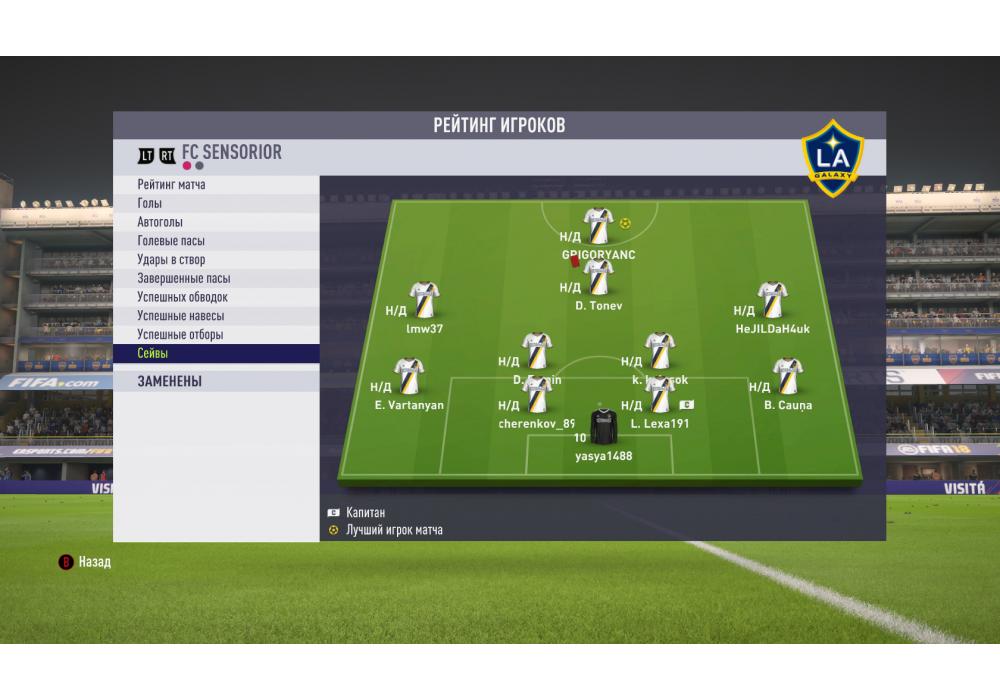Viewport: 1000px width, 700px height.
Task: Select player HeJILDaH4uk on the pitch
Action: (773, 300)
